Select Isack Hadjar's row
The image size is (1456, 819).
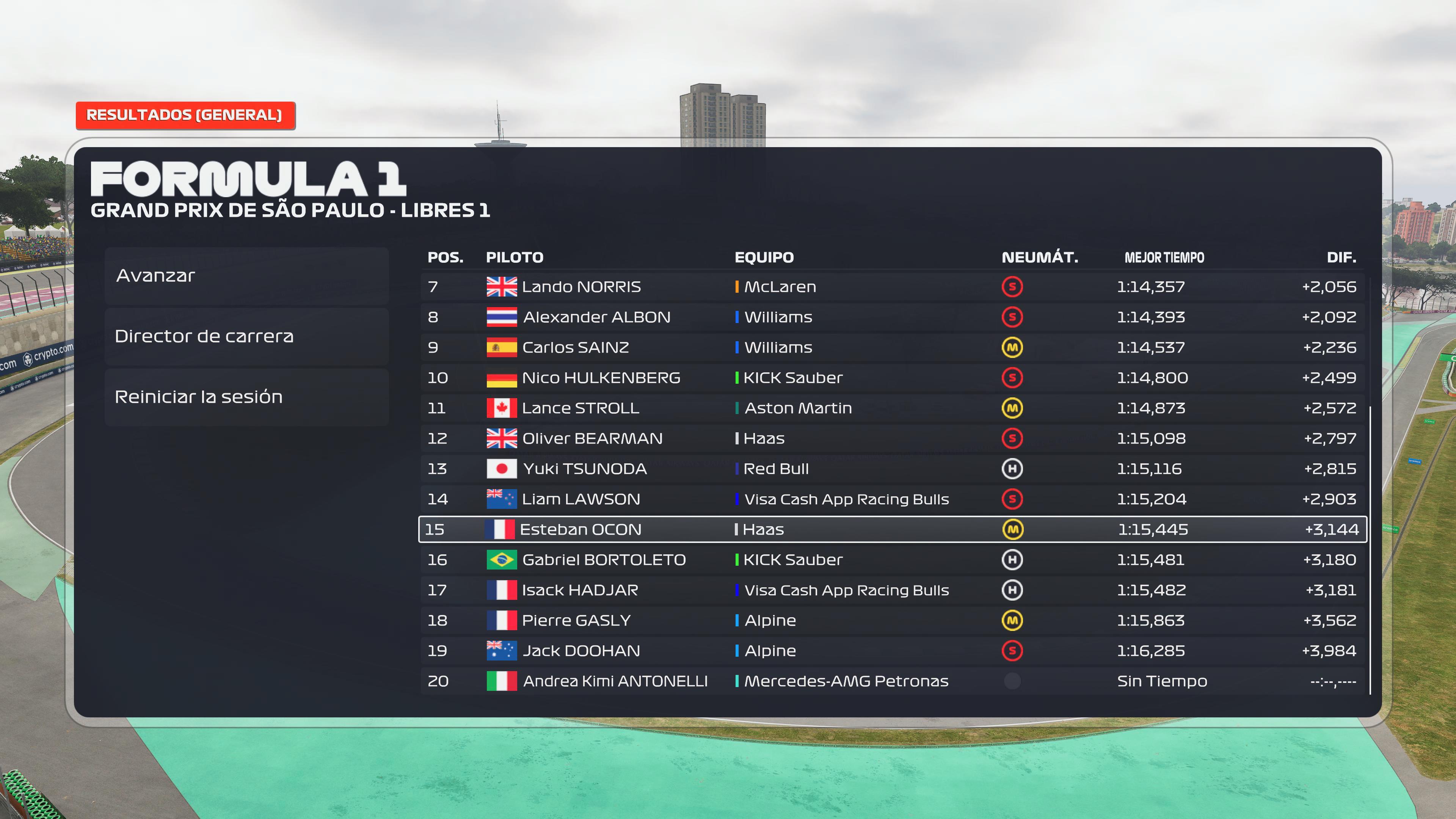892,590
